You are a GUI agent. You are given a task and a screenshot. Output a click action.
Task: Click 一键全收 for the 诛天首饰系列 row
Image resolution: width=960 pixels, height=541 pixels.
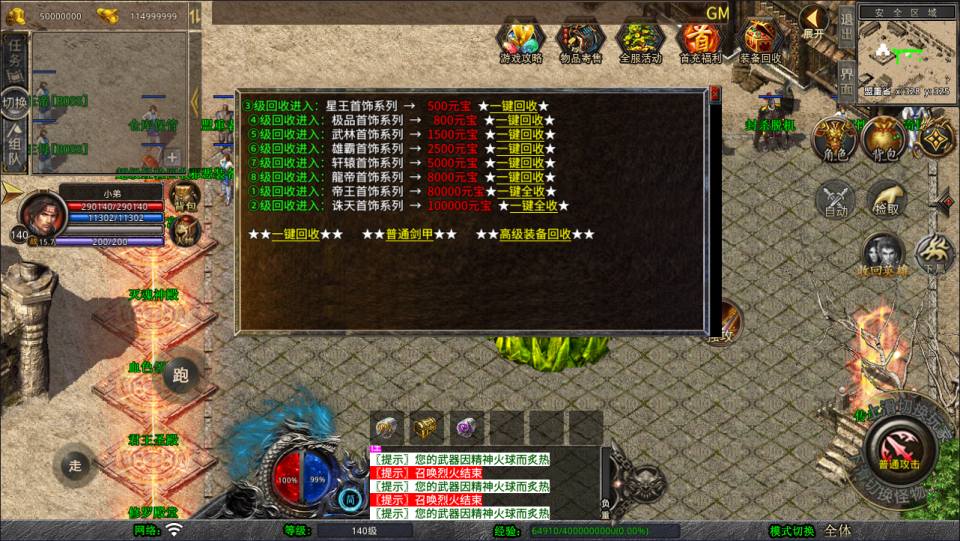533,206
